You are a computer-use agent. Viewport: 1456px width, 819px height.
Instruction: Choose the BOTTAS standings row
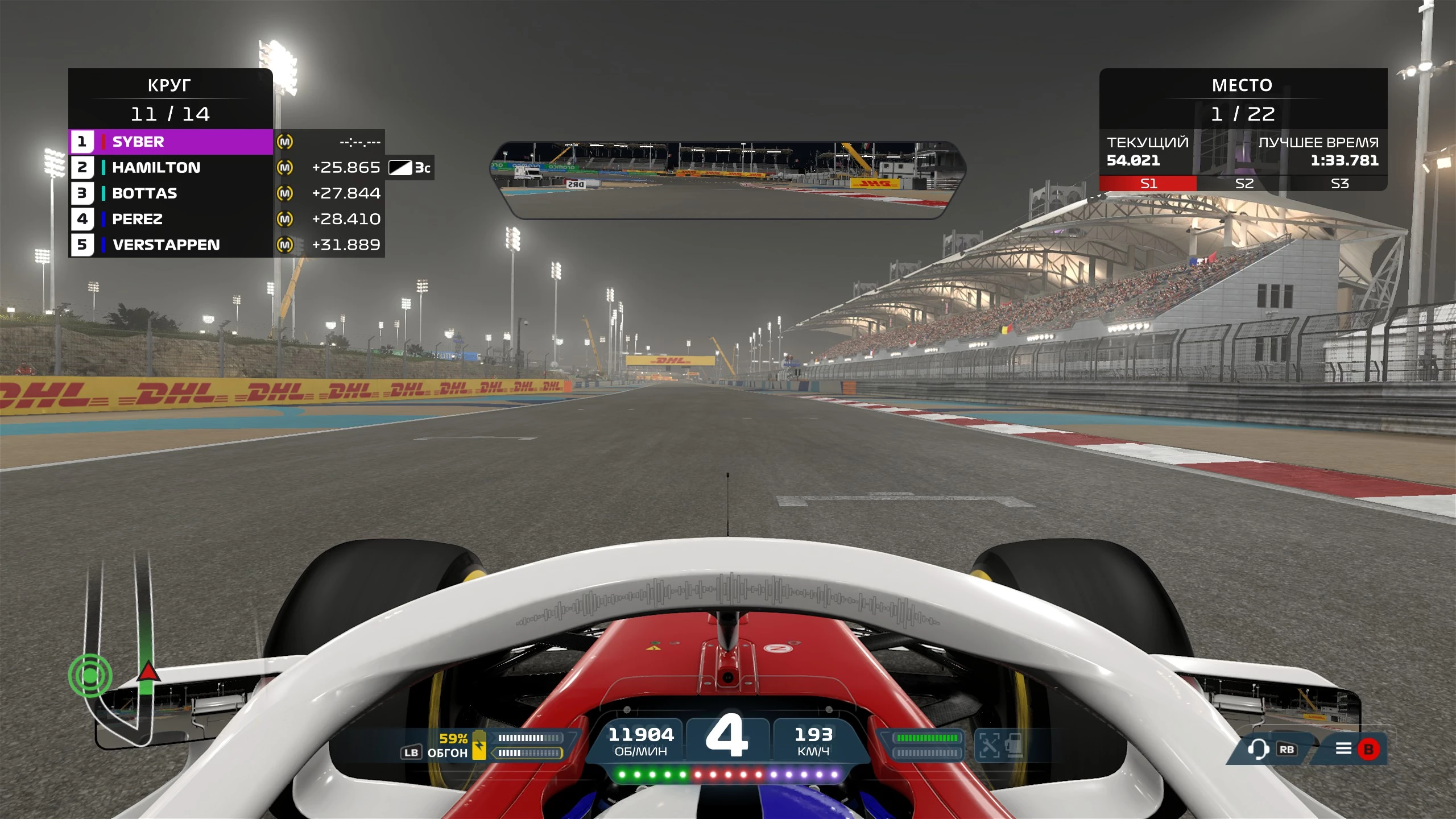click(171, 193)
